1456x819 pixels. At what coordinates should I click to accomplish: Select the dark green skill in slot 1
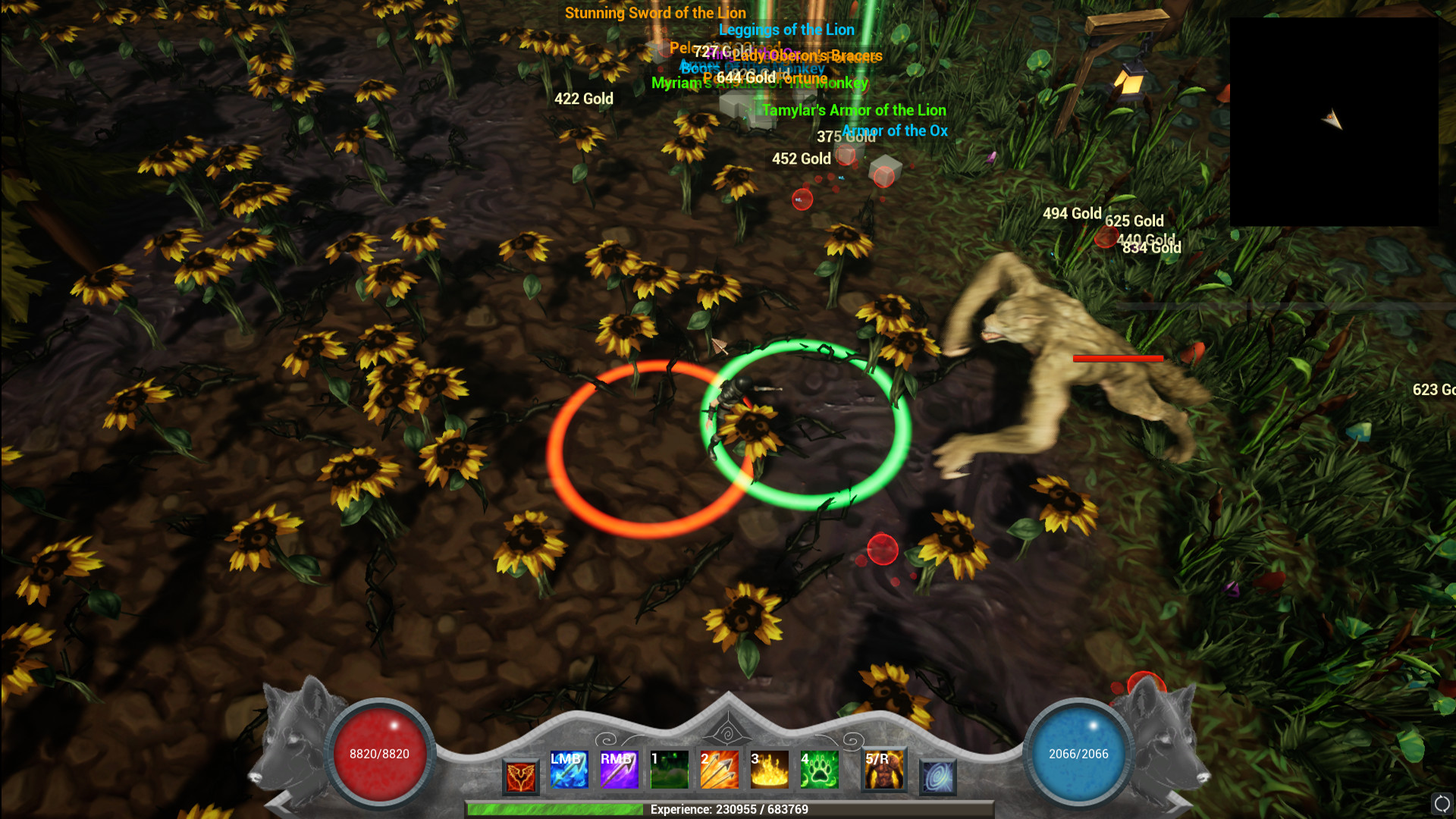[x=669, y=769]
